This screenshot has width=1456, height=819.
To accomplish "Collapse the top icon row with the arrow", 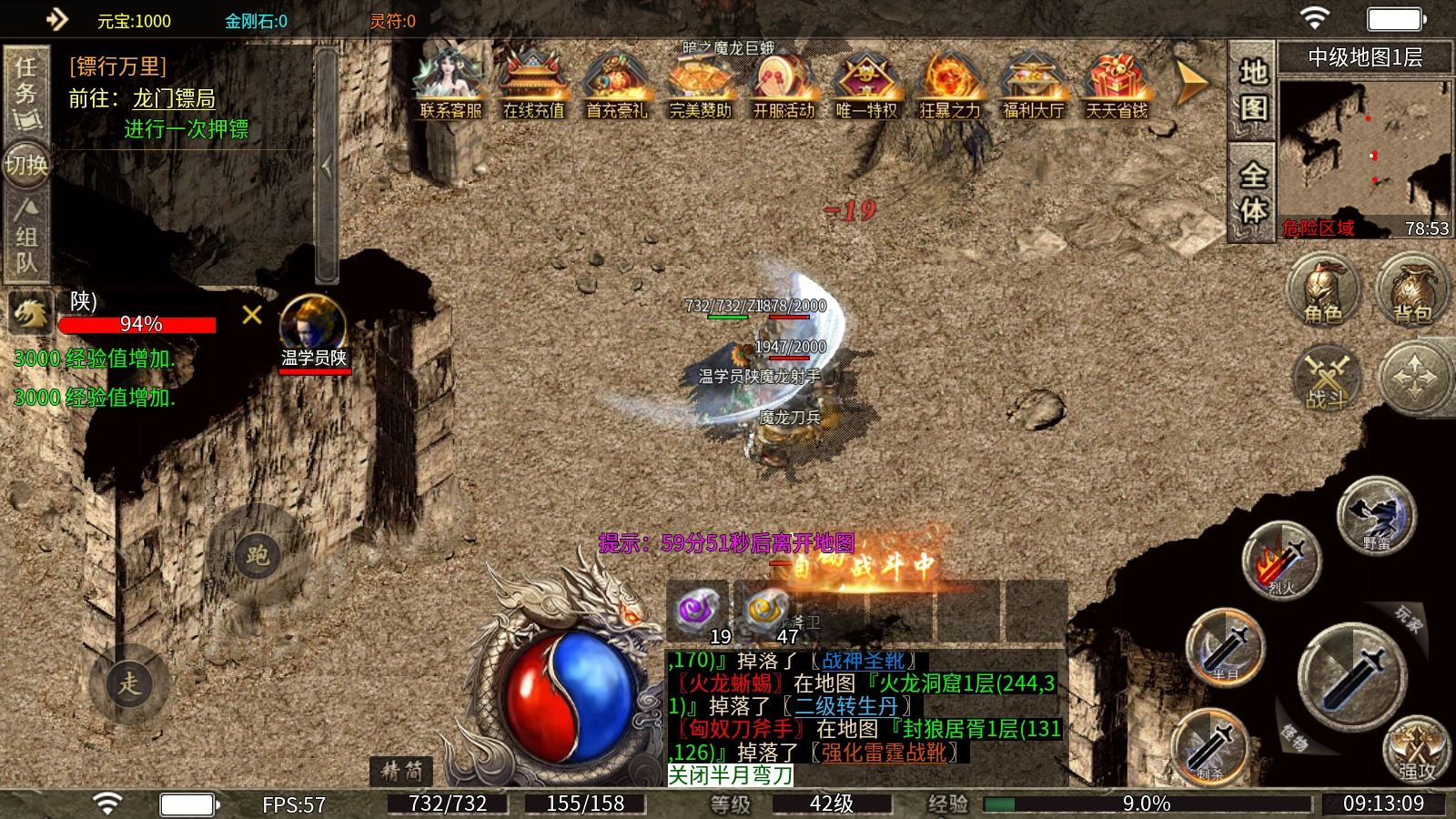I will tap(1190, 84).
